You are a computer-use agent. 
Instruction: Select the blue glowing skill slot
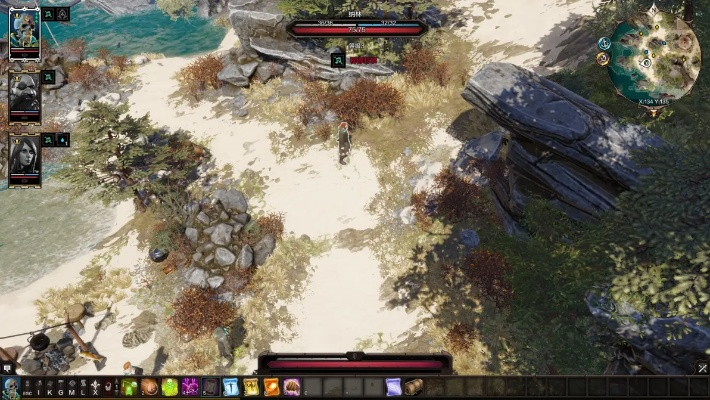tap(231, 387)
